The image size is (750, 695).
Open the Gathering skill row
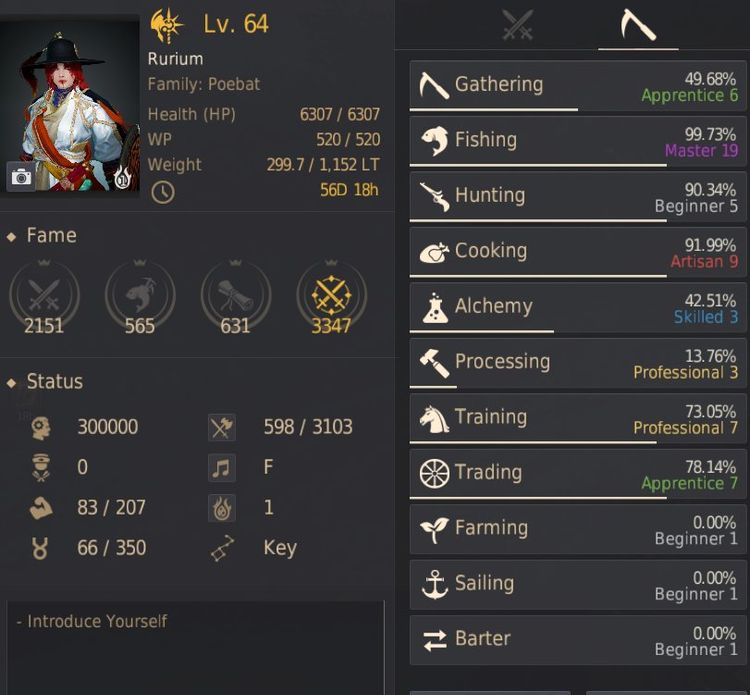[579, 86]
